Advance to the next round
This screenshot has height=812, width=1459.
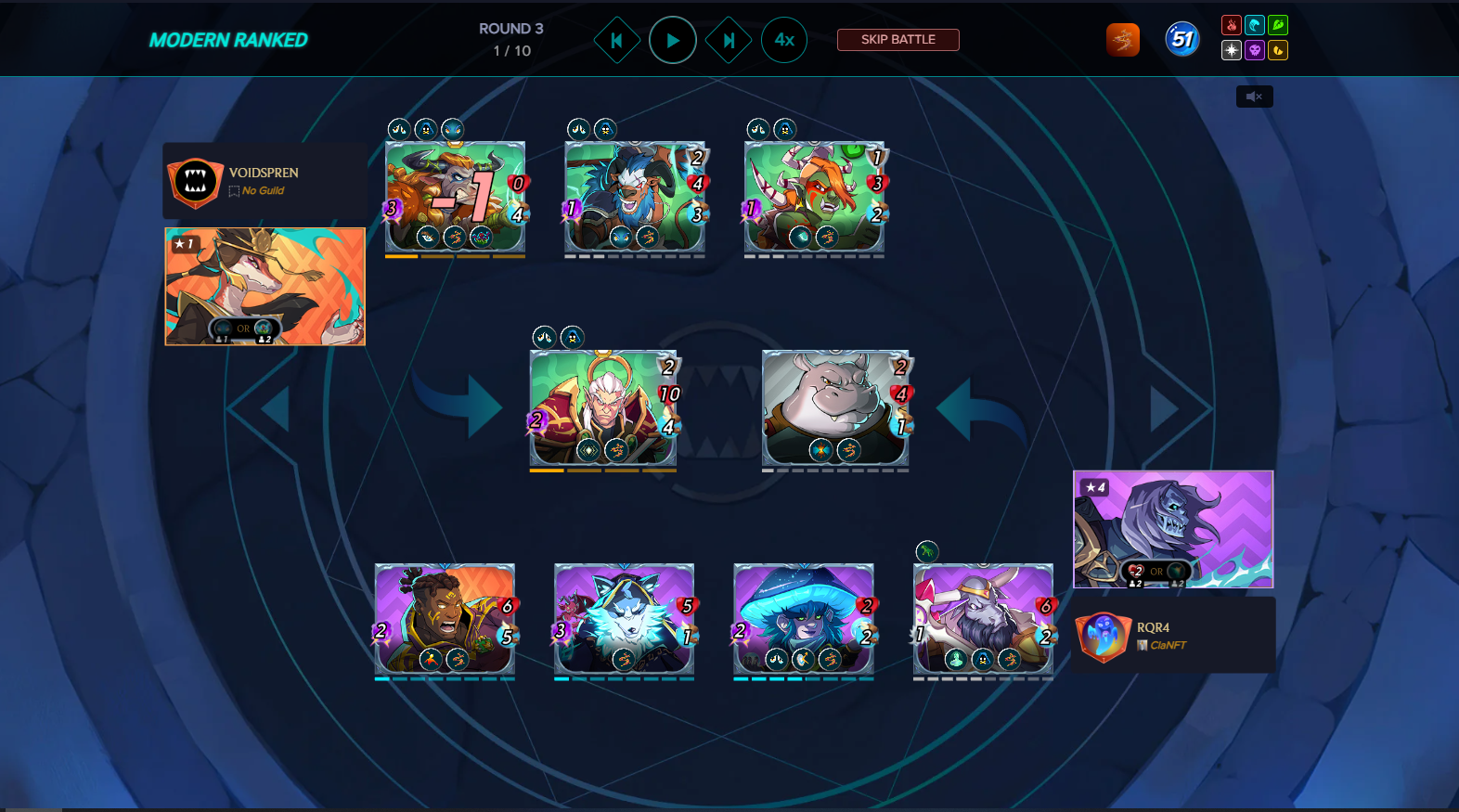click(729, 40)
